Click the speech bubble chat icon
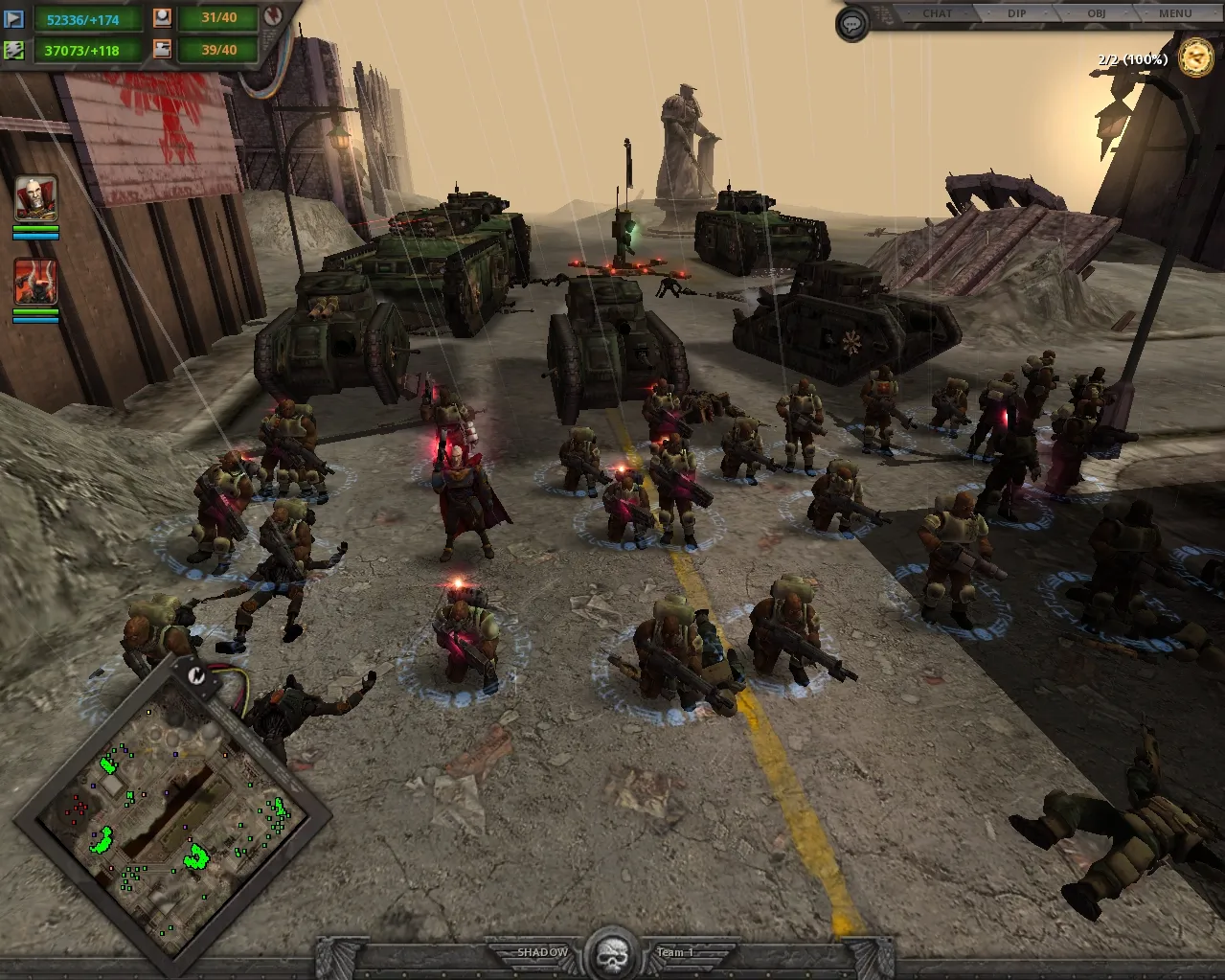 (852, 24)
